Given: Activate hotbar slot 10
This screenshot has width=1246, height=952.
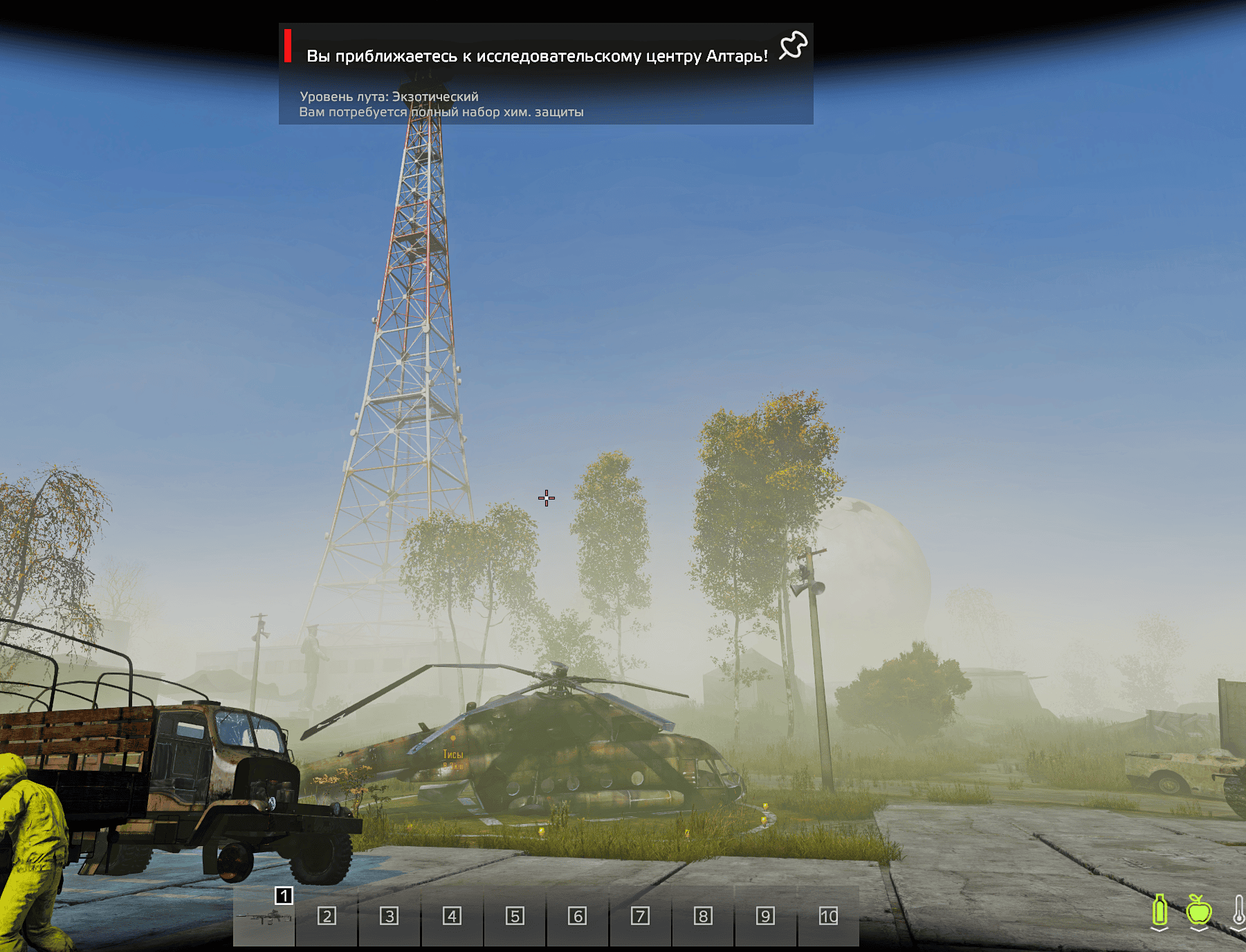Looking at the screenshot, I should (828, 917).
